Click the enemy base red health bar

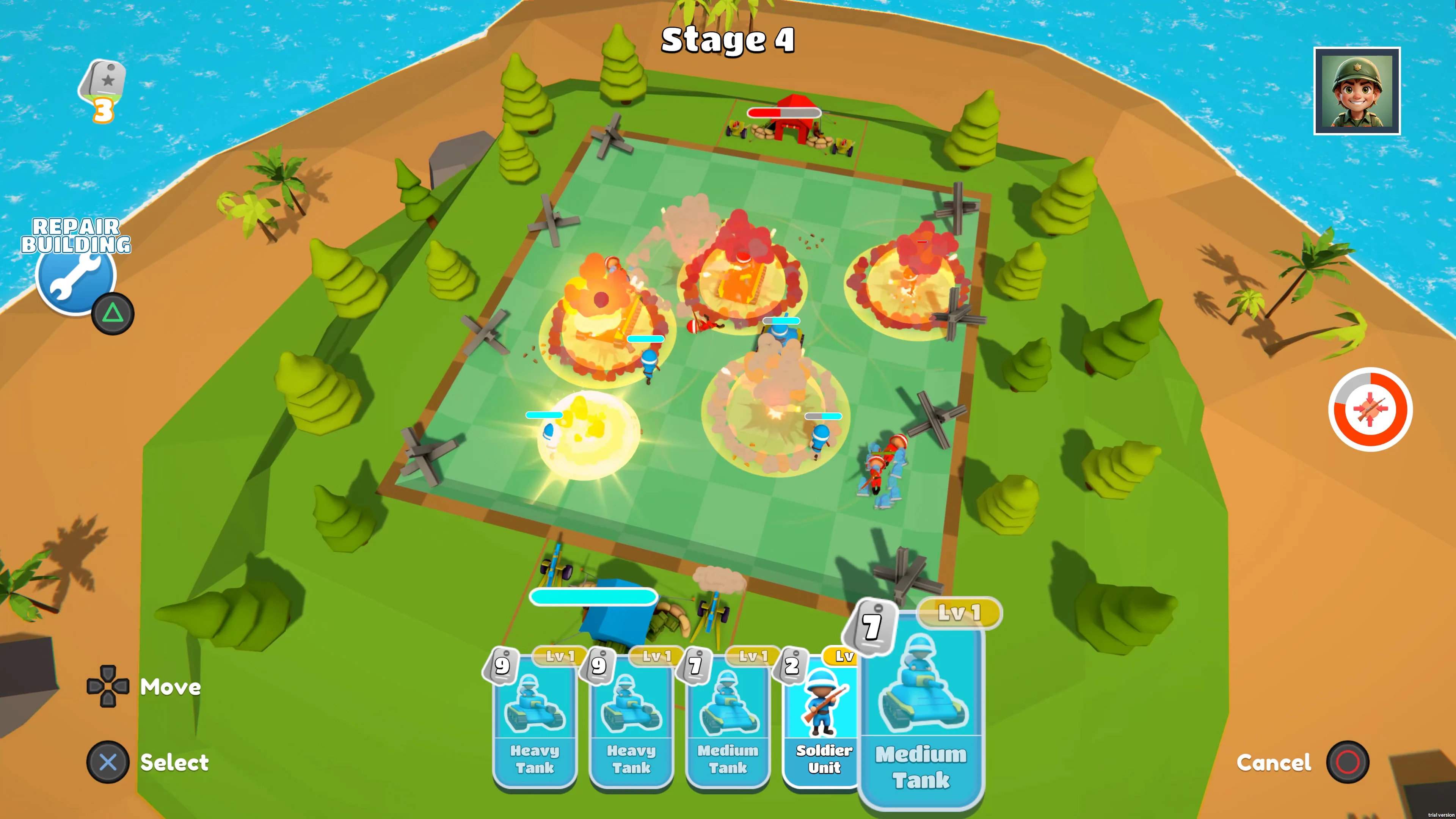pos(784,113)
